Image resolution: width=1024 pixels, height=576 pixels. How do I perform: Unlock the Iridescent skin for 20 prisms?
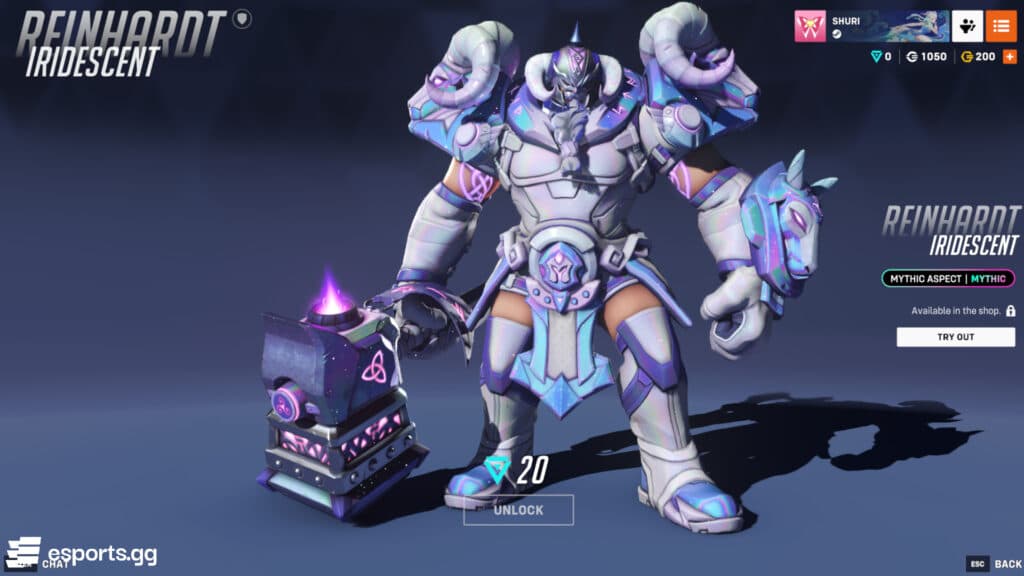coord(518,510)
